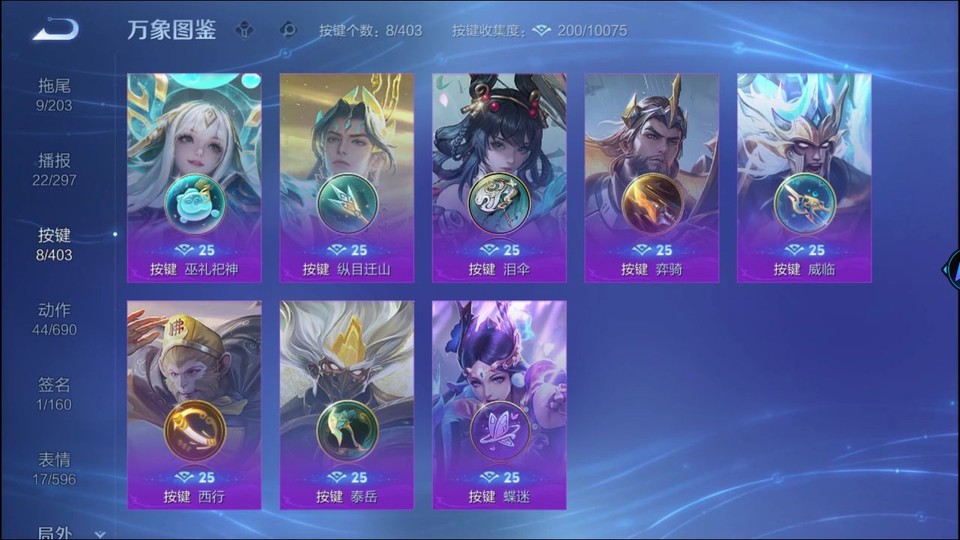Open the 播报 category tab

[55, 169]
